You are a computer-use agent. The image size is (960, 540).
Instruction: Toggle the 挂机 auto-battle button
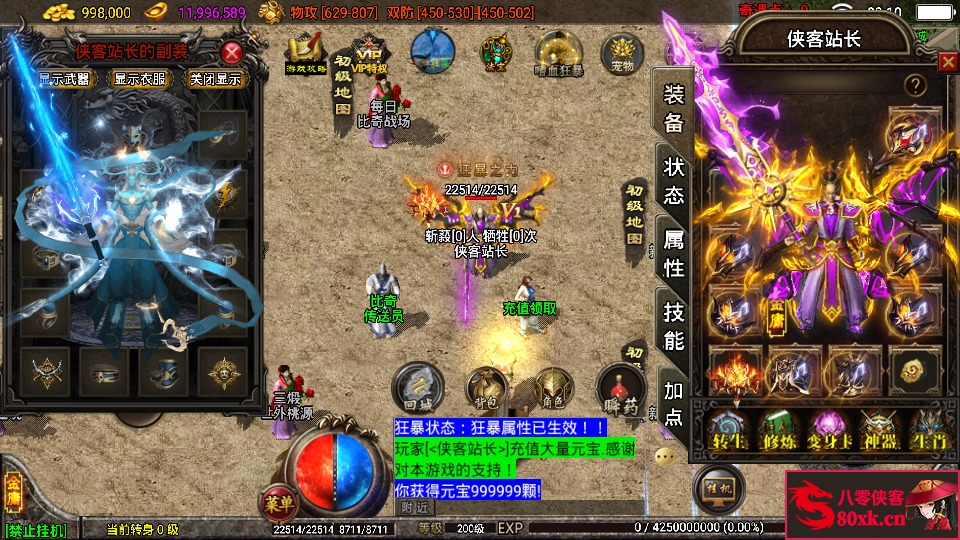pyautogui.click(x=718, y=486)
